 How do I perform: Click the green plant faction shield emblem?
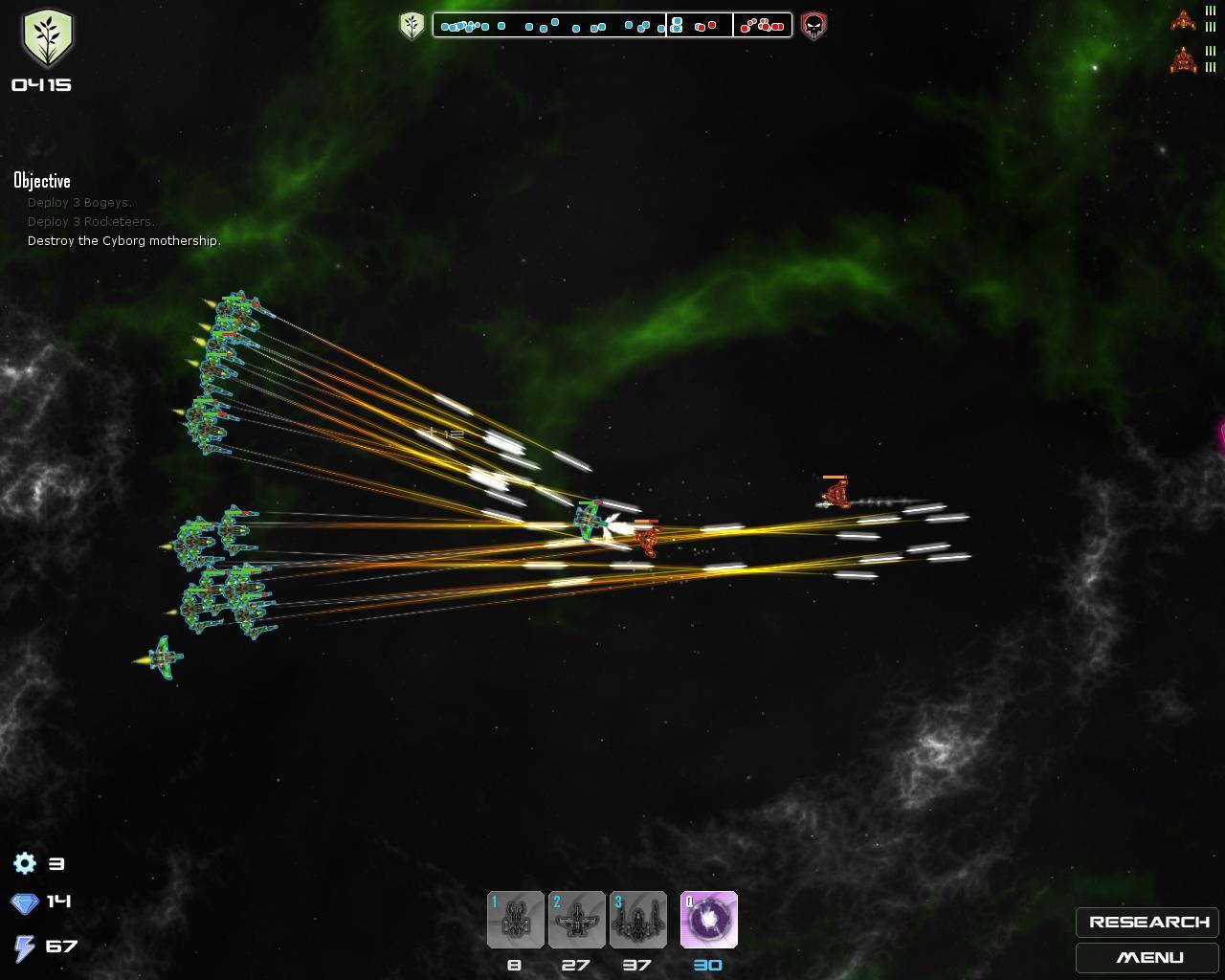47,38
